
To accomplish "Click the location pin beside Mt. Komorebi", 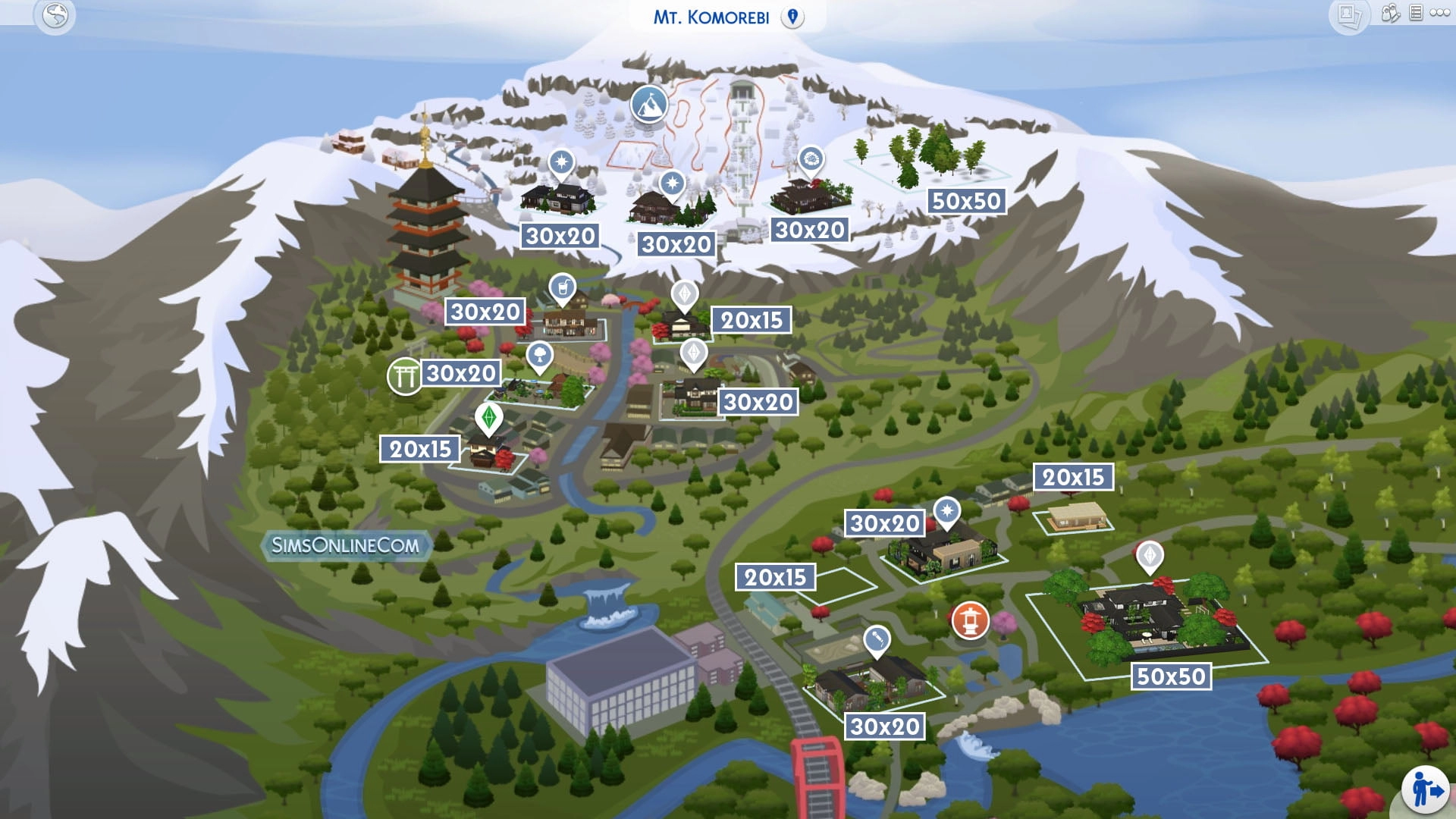I will point(792,17).
